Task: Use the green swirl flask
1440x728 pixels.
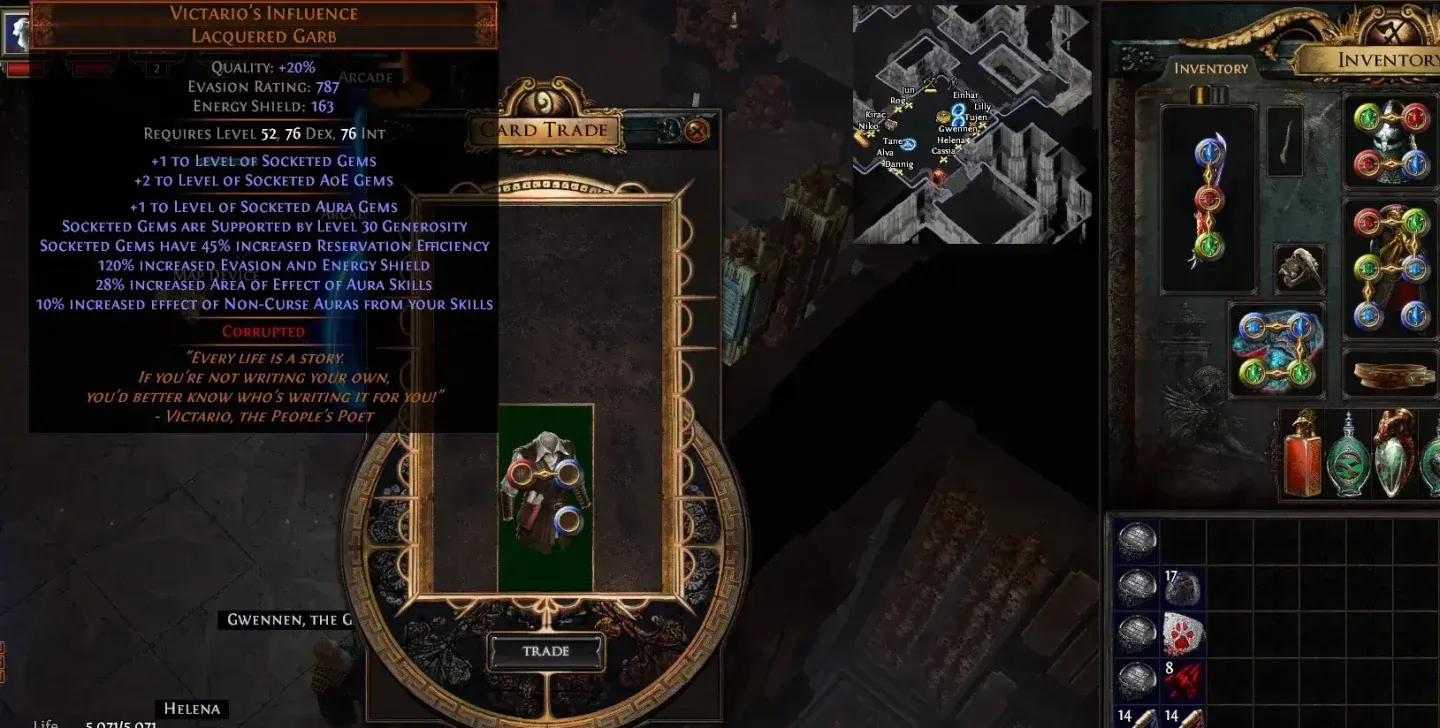Action: 1348,456
